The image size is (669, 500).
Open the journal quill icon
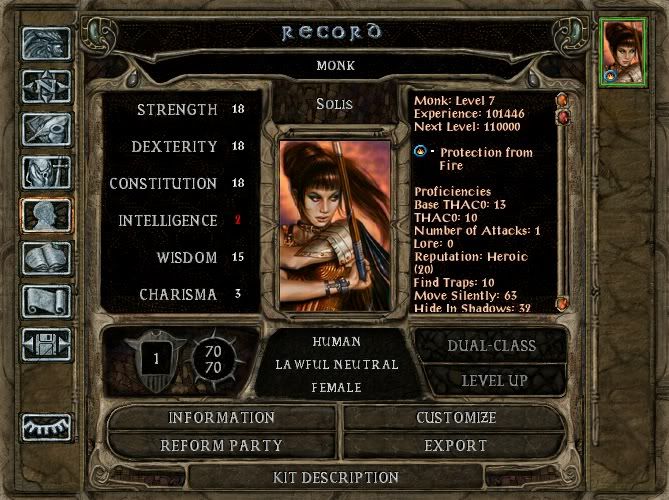[x=46, y=129]
